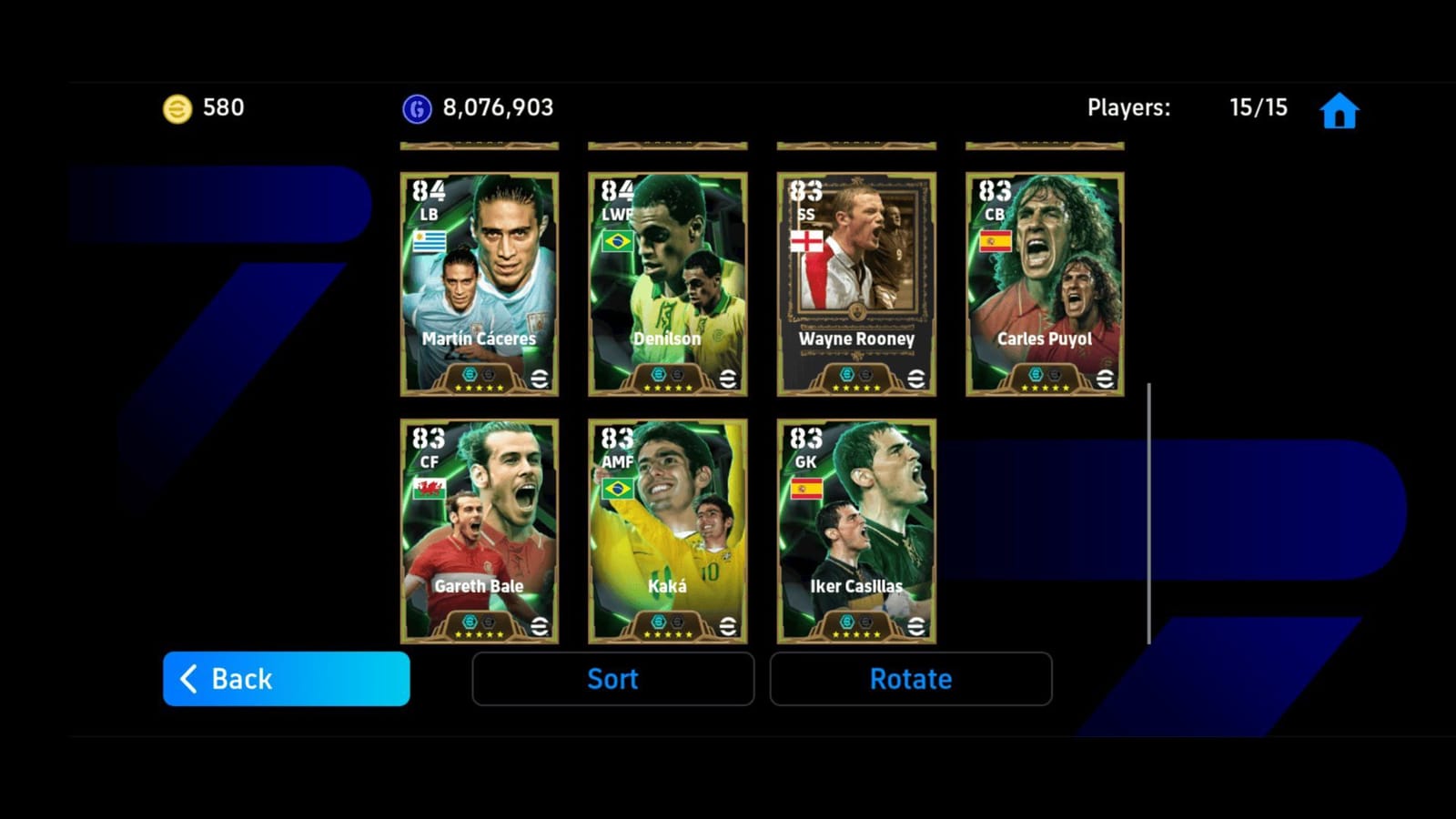1456x819 pixels.
Task: Select the Brazil flag on Kaká card
Action: tap(617, 489)
